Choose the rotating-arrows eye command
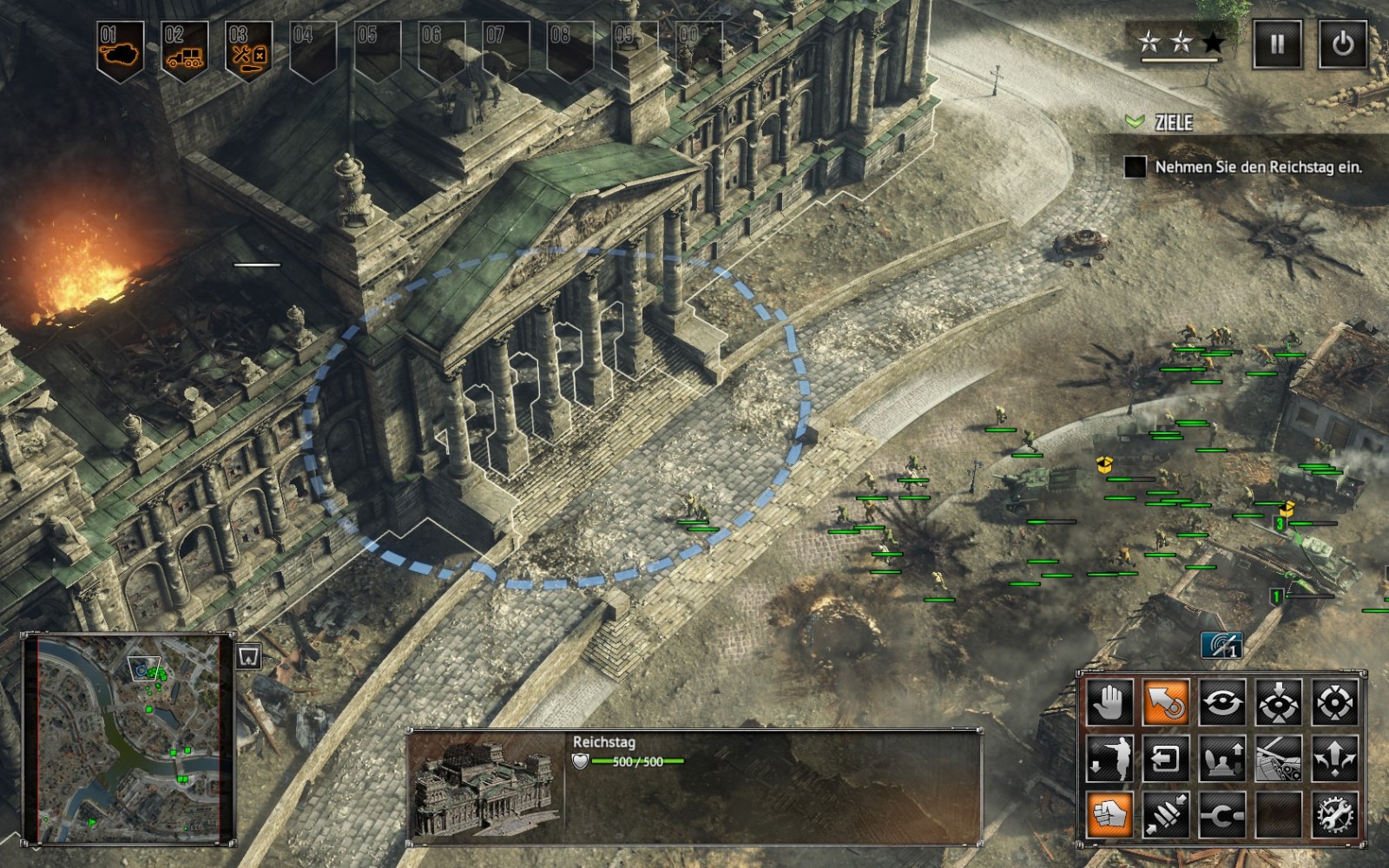Screen dimensions: 1389x868 pos(1221,701)
